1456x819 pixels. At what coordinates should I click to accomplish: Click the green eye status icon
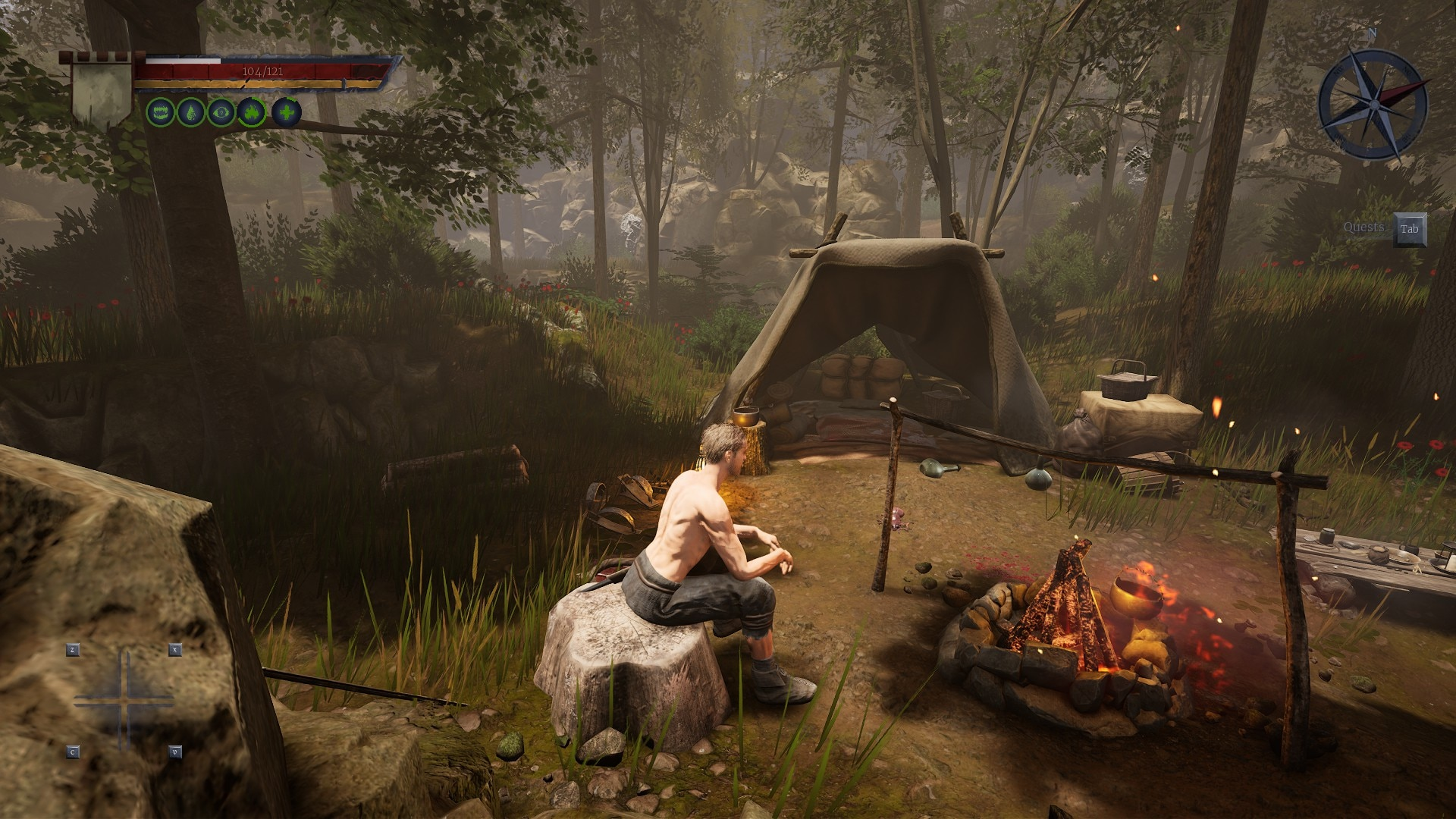click(x=221, y=113)
